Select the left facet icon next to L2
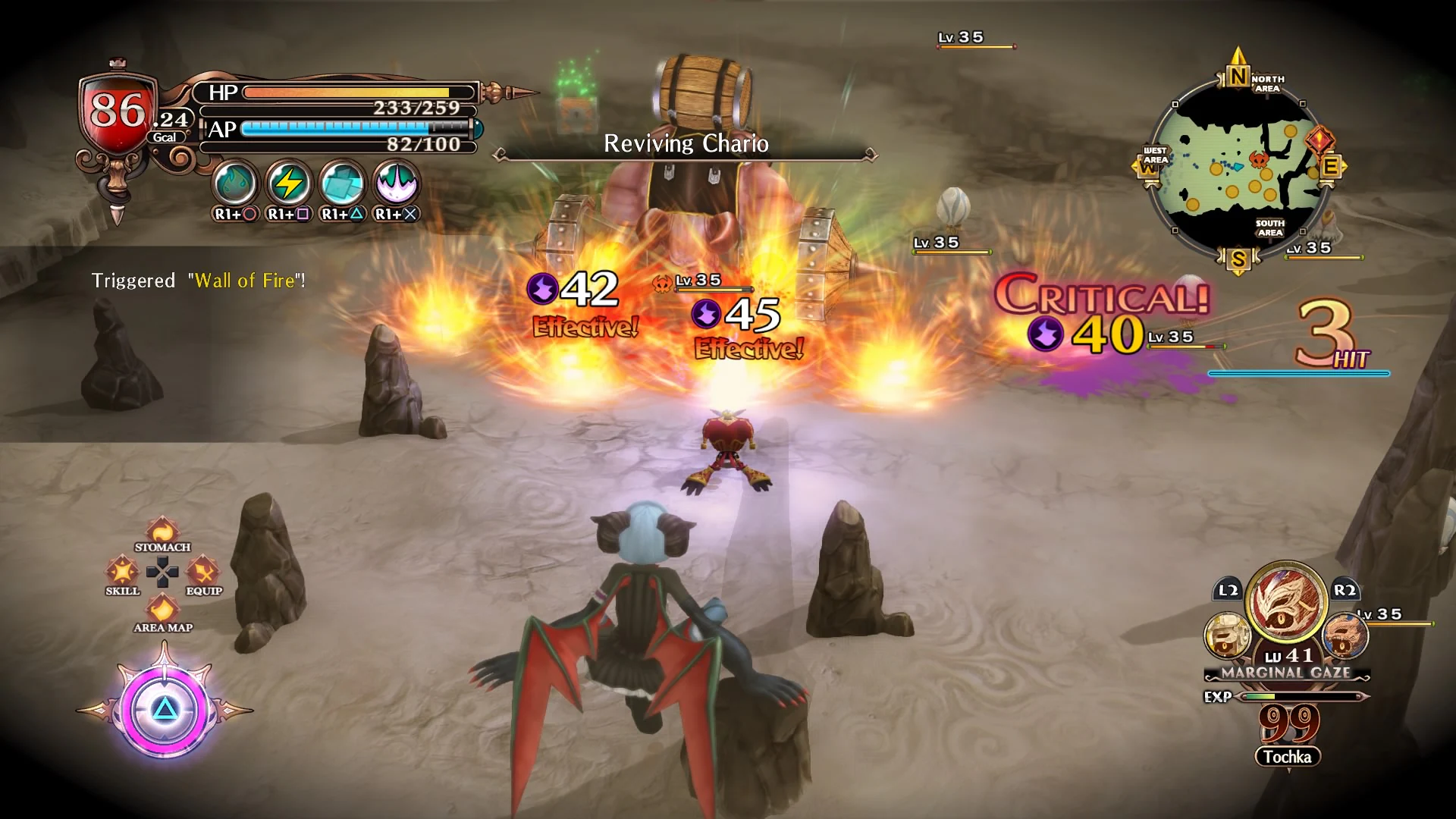Viewport: 1456px width, 819px height. [x=1228, y=634]
